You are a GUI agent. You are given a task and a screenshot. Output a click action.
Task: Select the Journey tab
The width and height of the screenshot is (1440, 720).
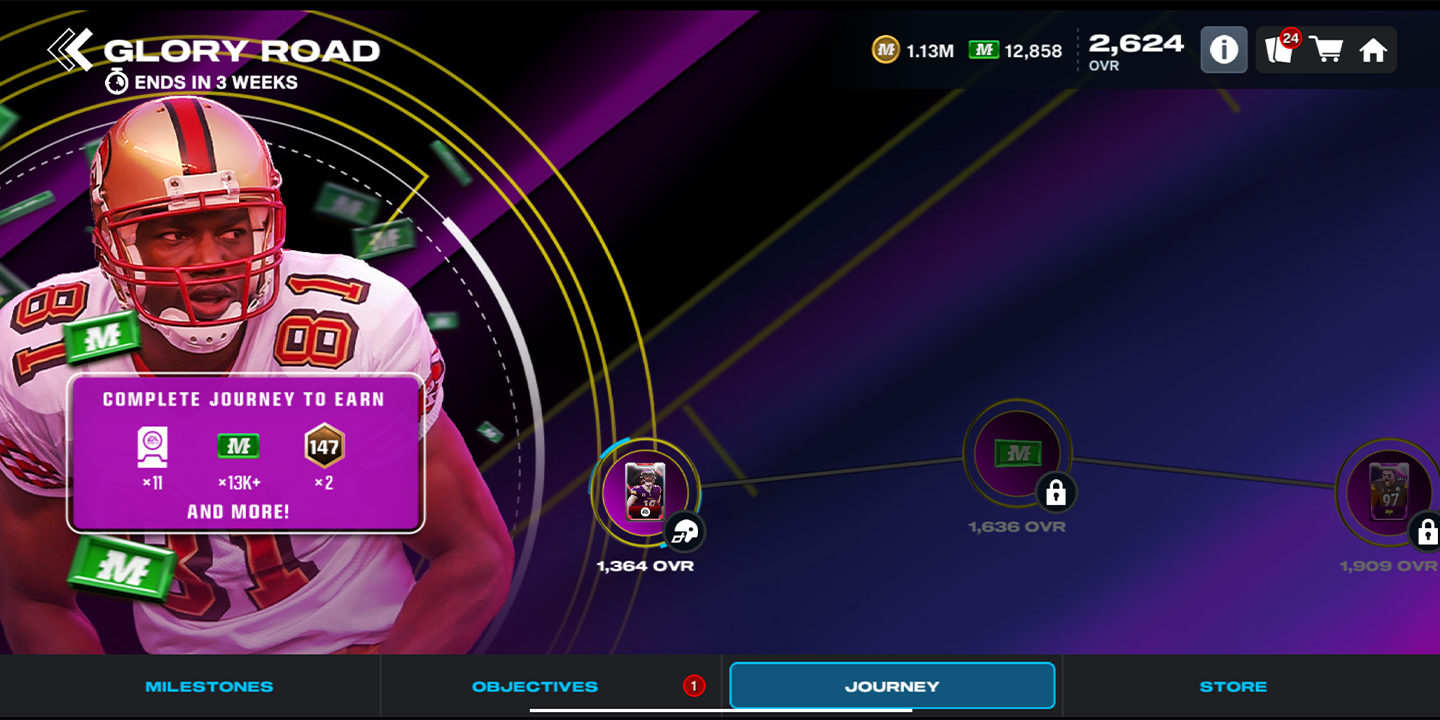892,687
